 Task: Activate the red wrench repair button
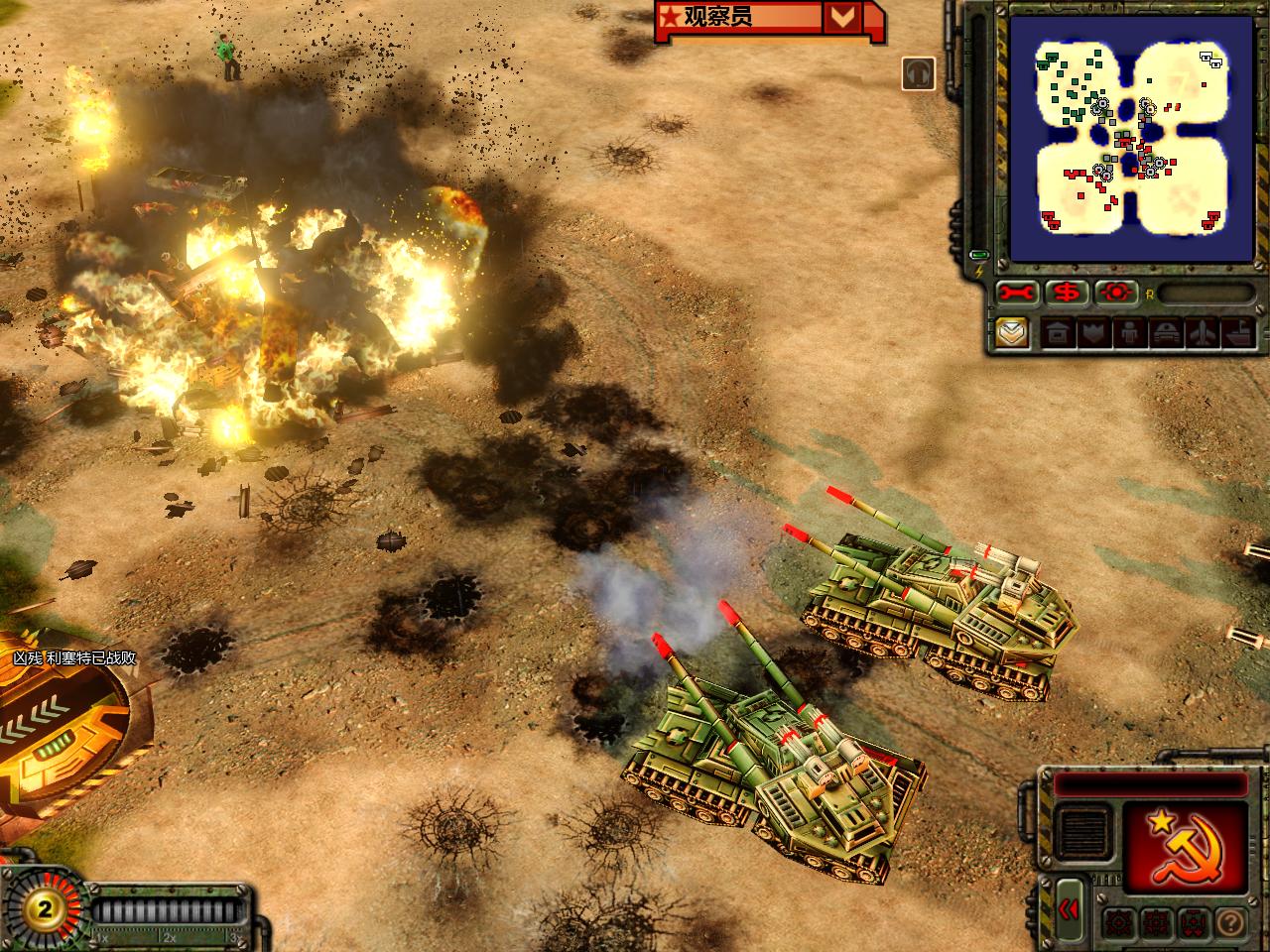[x=1019, y=294]
